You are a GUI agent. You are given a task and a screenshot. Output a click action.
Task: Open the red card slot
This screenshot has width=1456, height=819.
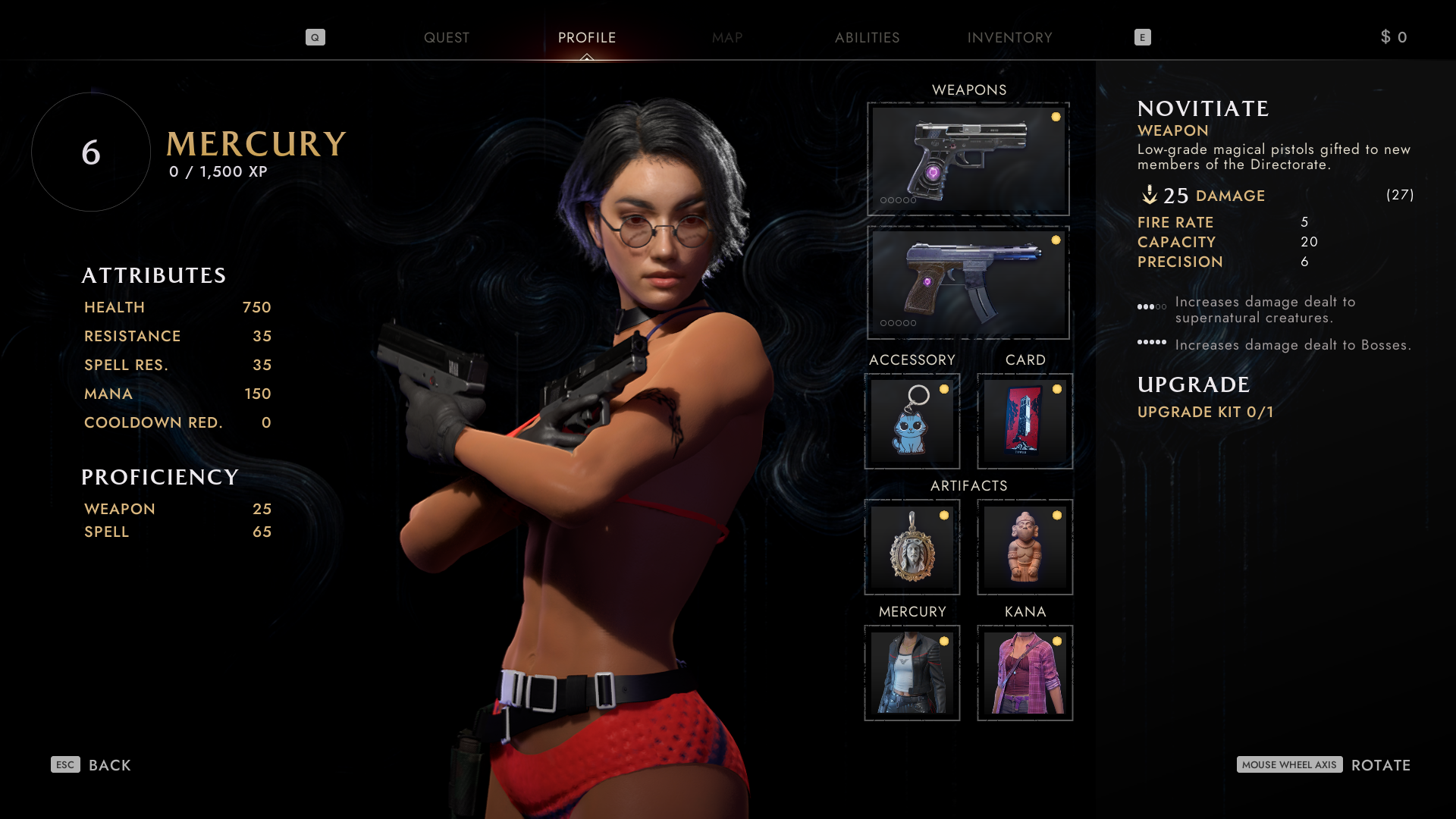[1025, 421]
